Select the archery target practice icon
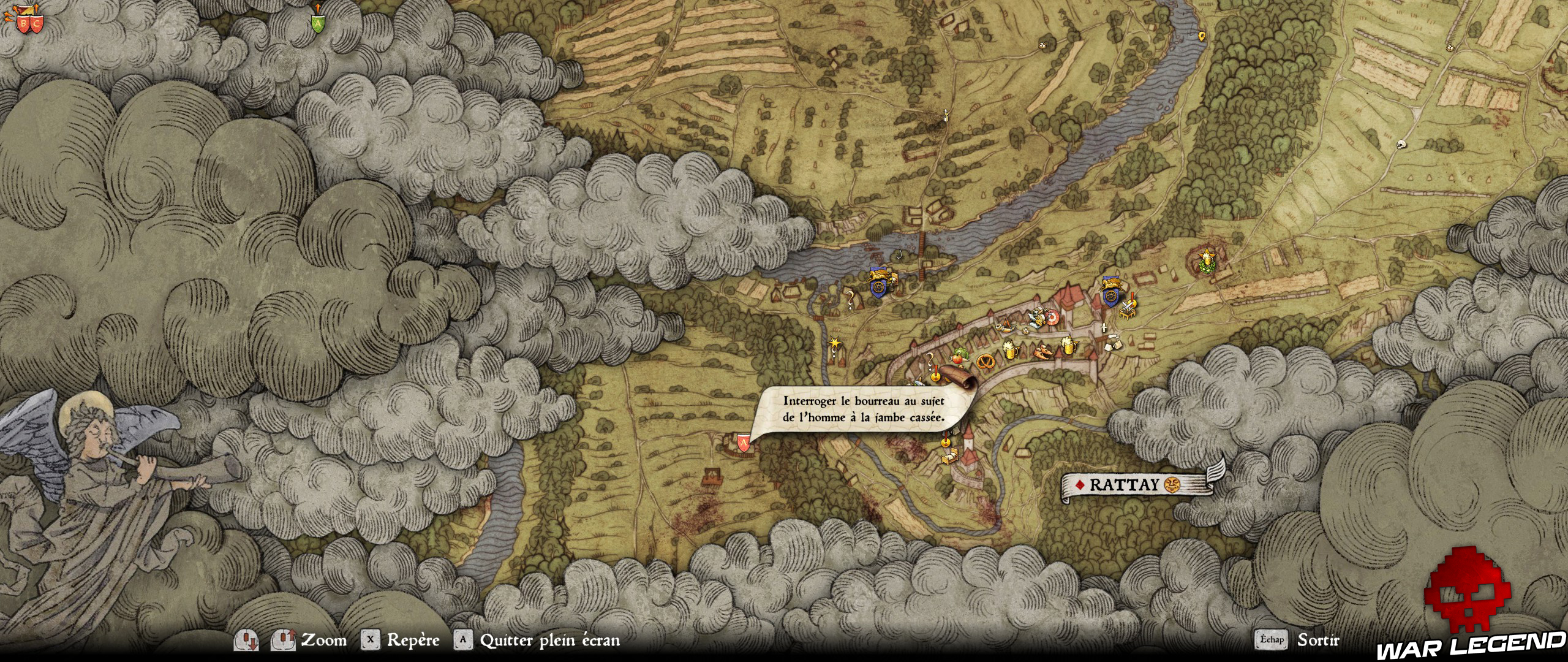The width and height of the screenshot is (1568, 662). [1052, 316]
